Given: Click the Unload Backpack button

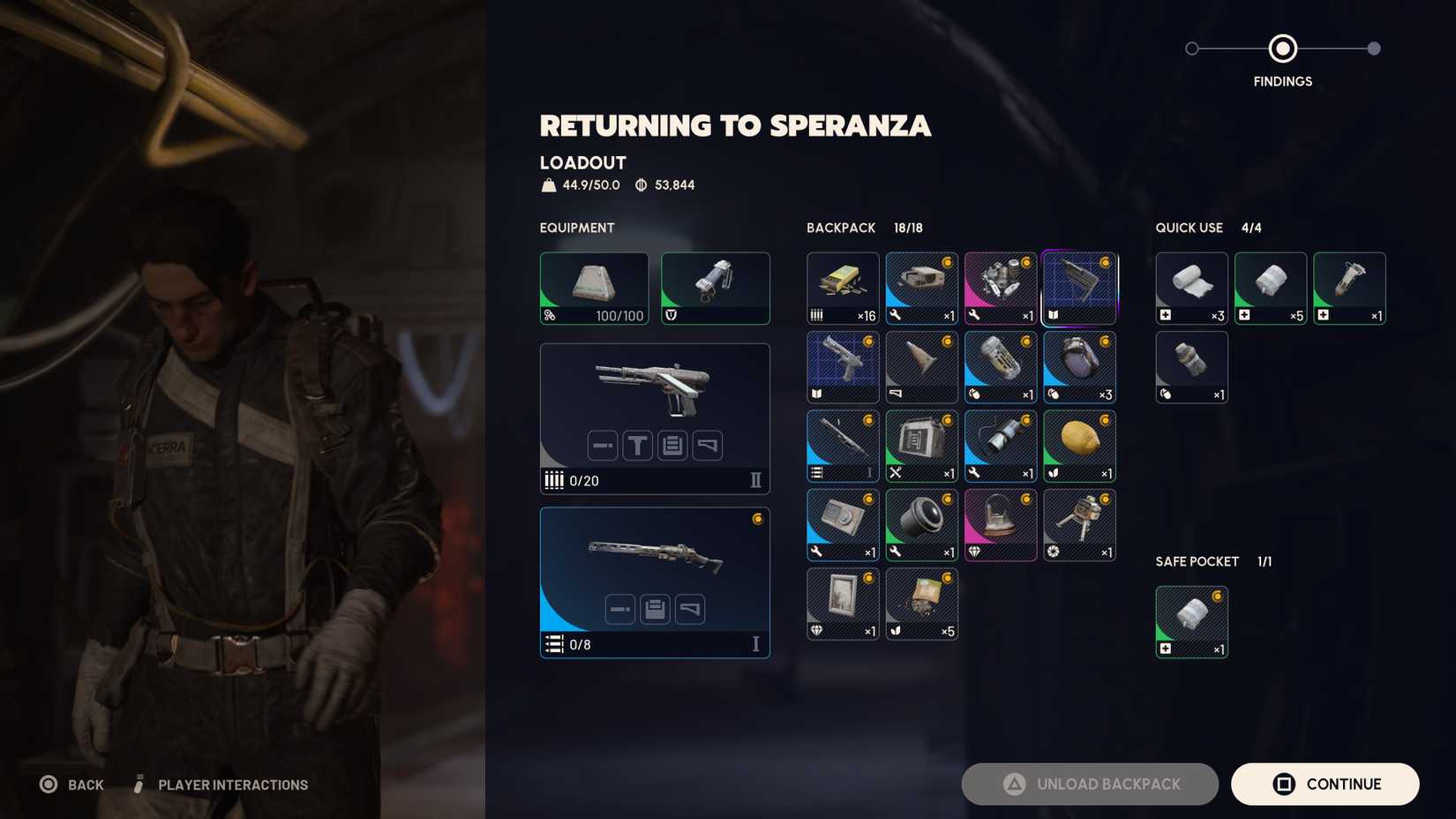Looking at the screenshot, I should click(x=1090, y=784).
